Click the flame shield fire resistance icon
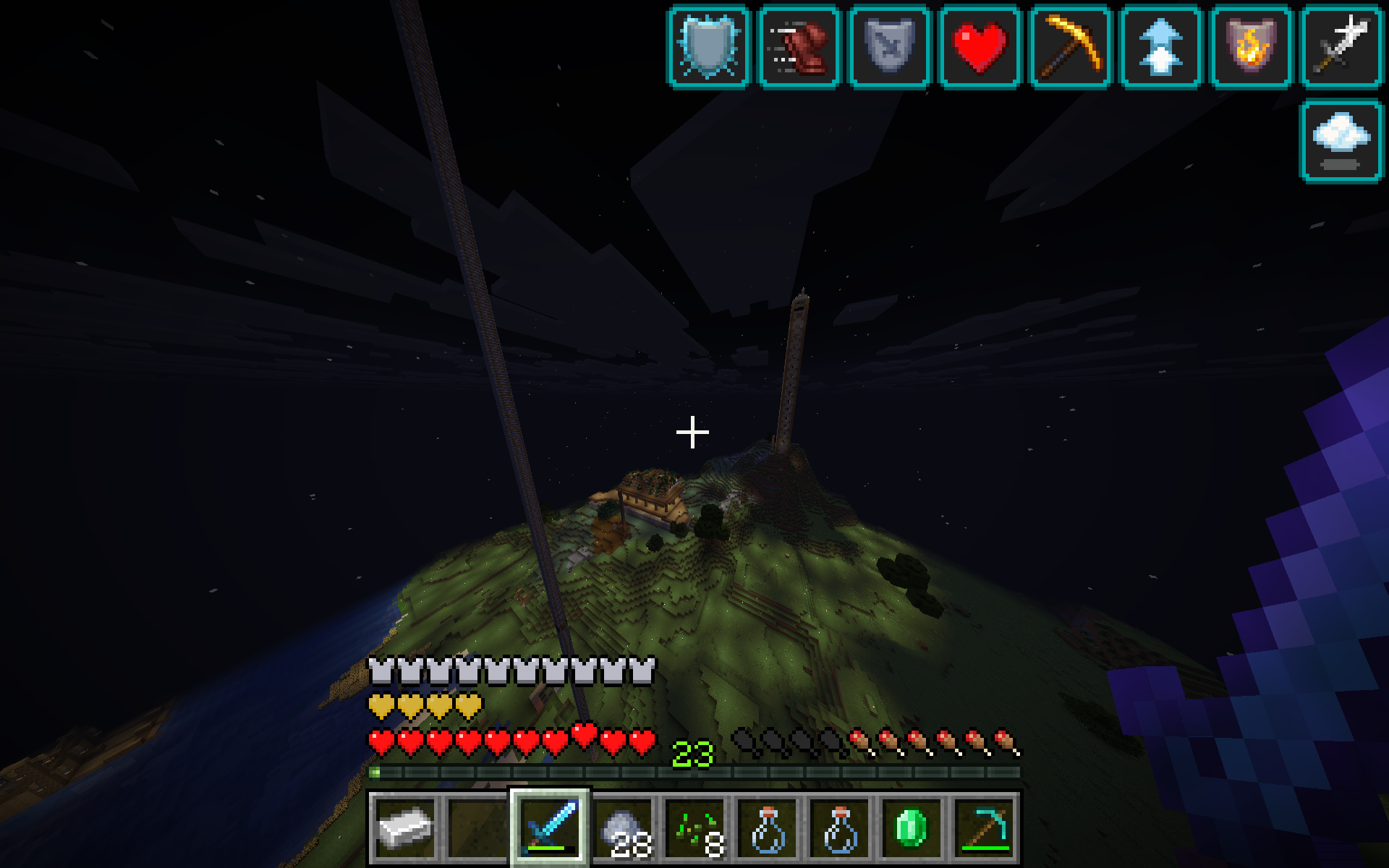Viewport: 1389px width, 868px height. 1251,47
